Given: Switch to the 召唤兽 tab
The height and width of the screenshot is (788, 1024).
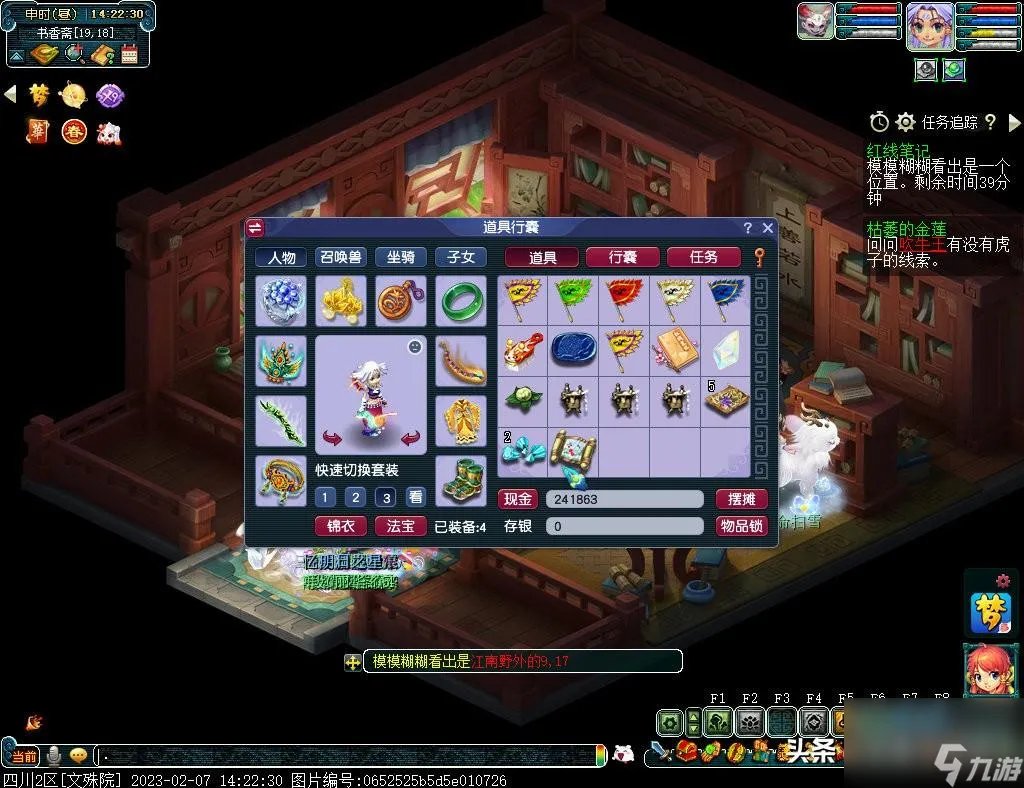Looking at the screenshot, I should click(341, 257).
